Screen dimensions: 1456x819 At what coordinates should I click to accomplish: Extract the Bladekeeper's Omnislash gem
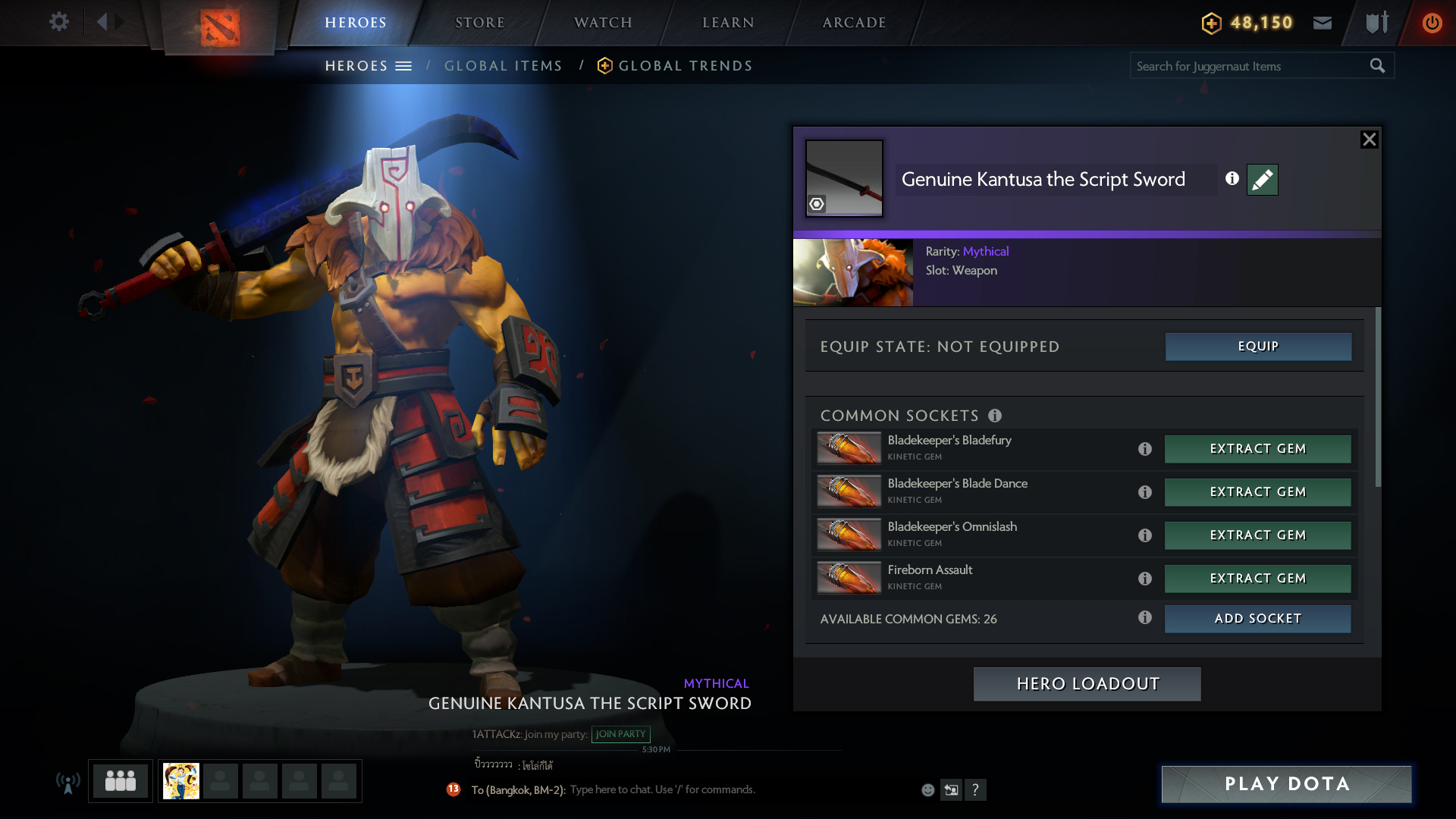[x=1257, y=535]
